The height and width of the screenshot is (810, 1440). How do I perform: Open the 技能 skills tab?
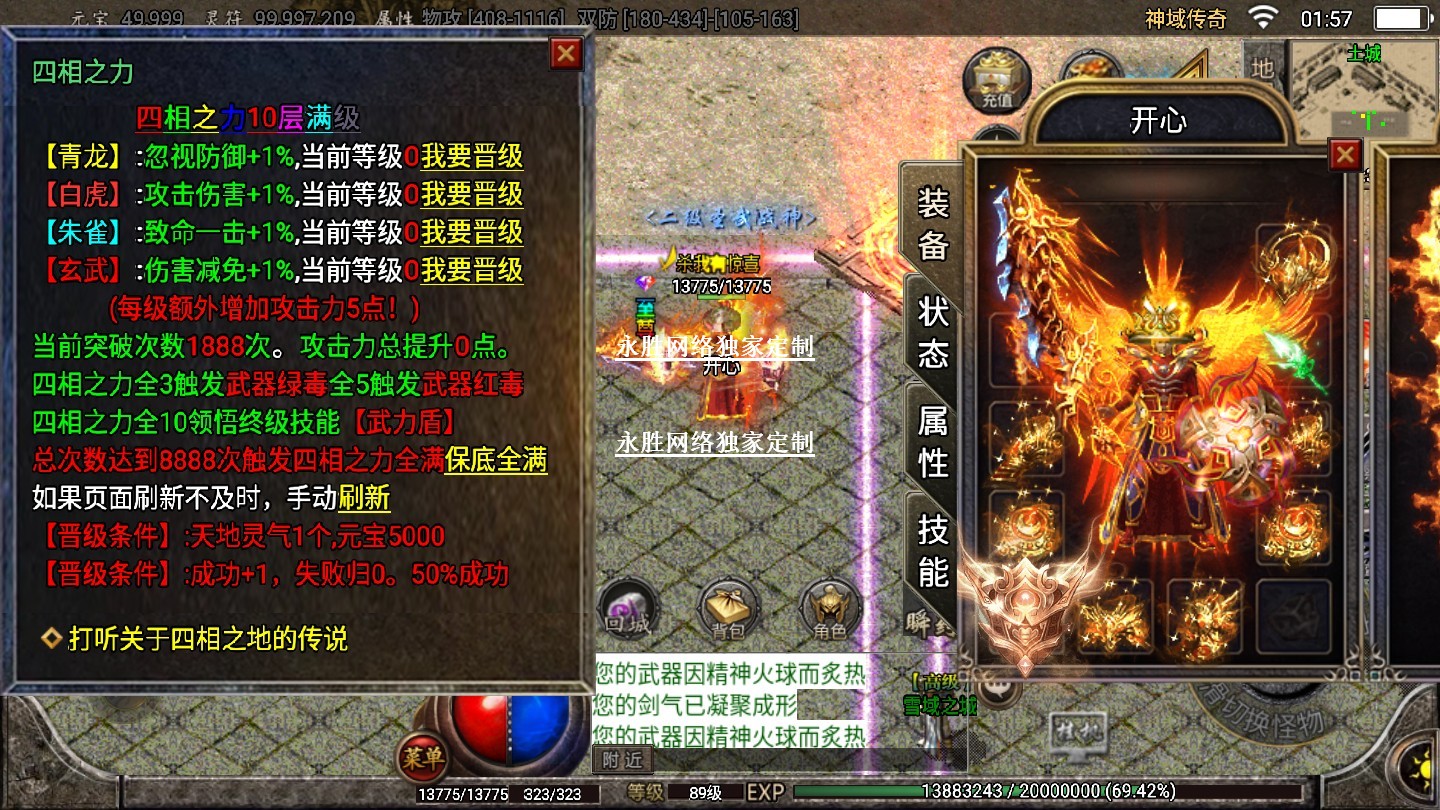point(933,549)
